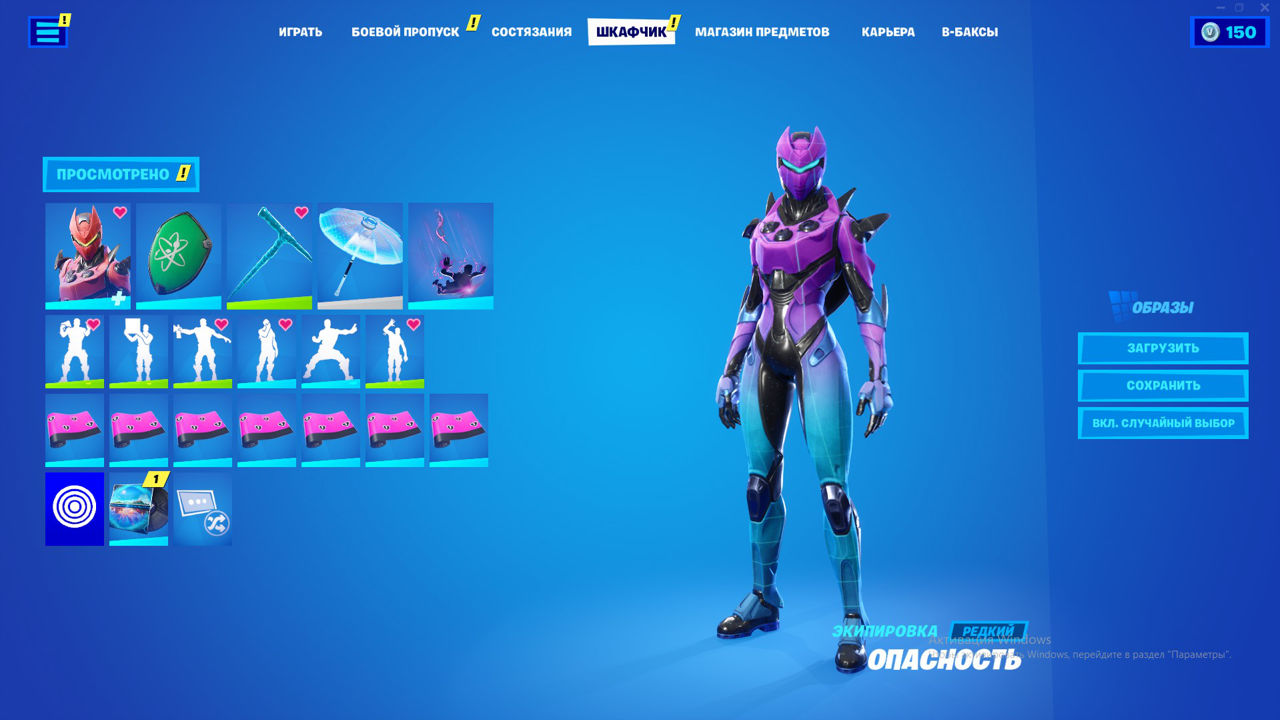Click the red outfit thumbnail with plus sign

click(x=87, y=255)
